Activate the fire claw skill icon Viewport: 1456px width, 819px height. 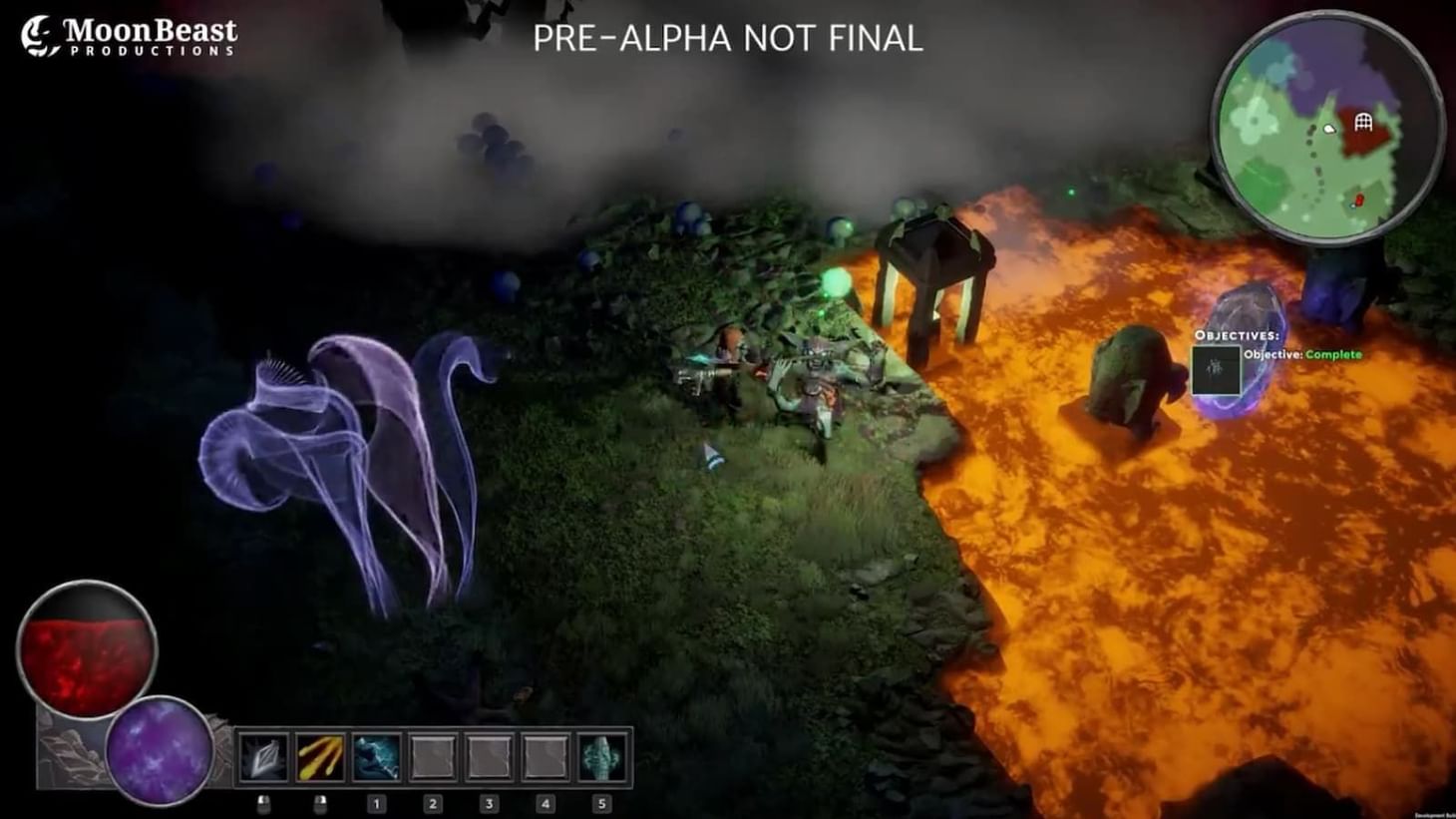(319, 756)
